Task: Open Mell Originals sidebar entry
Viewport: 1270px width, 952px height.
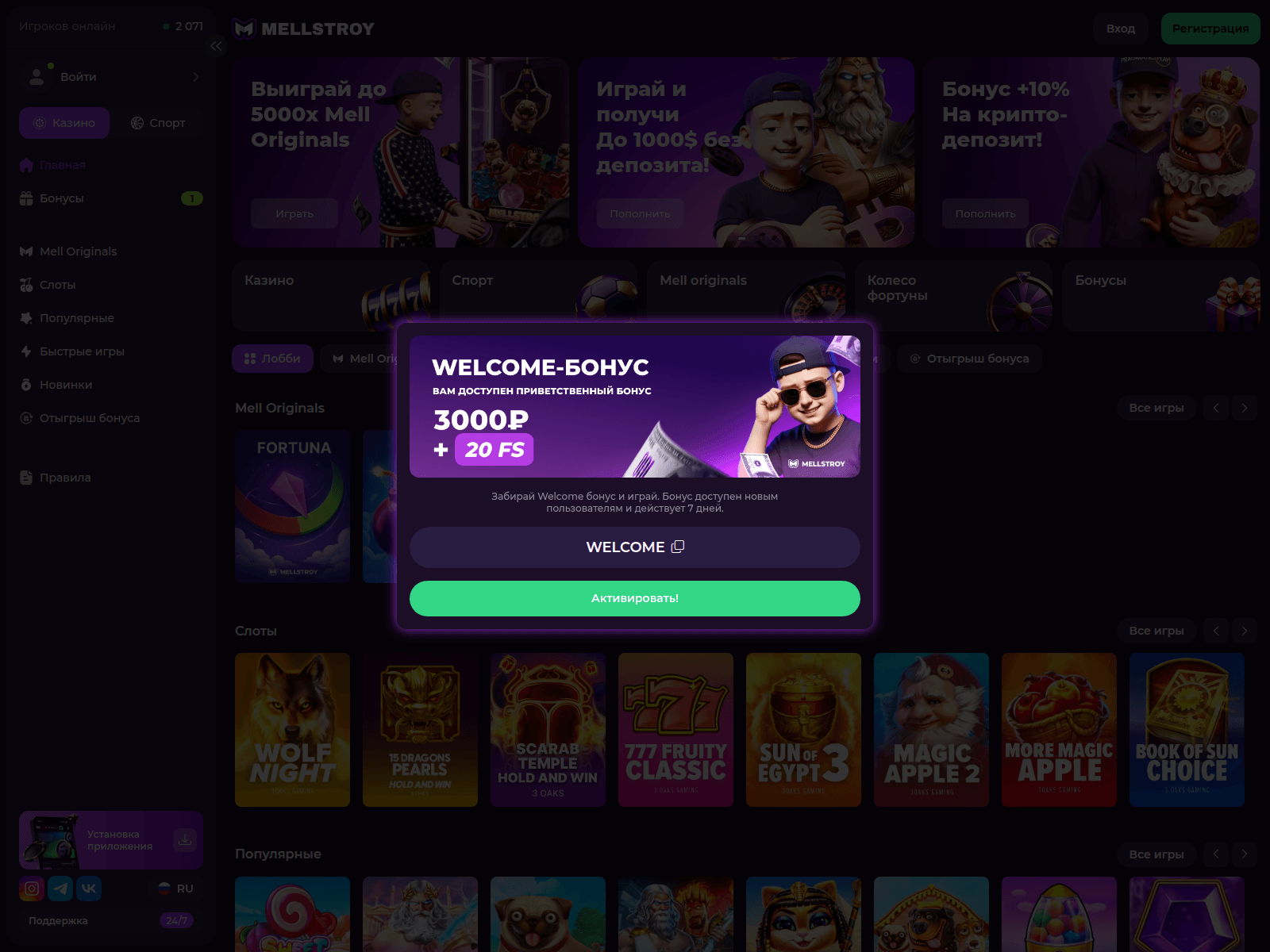Action: (78, 251)
